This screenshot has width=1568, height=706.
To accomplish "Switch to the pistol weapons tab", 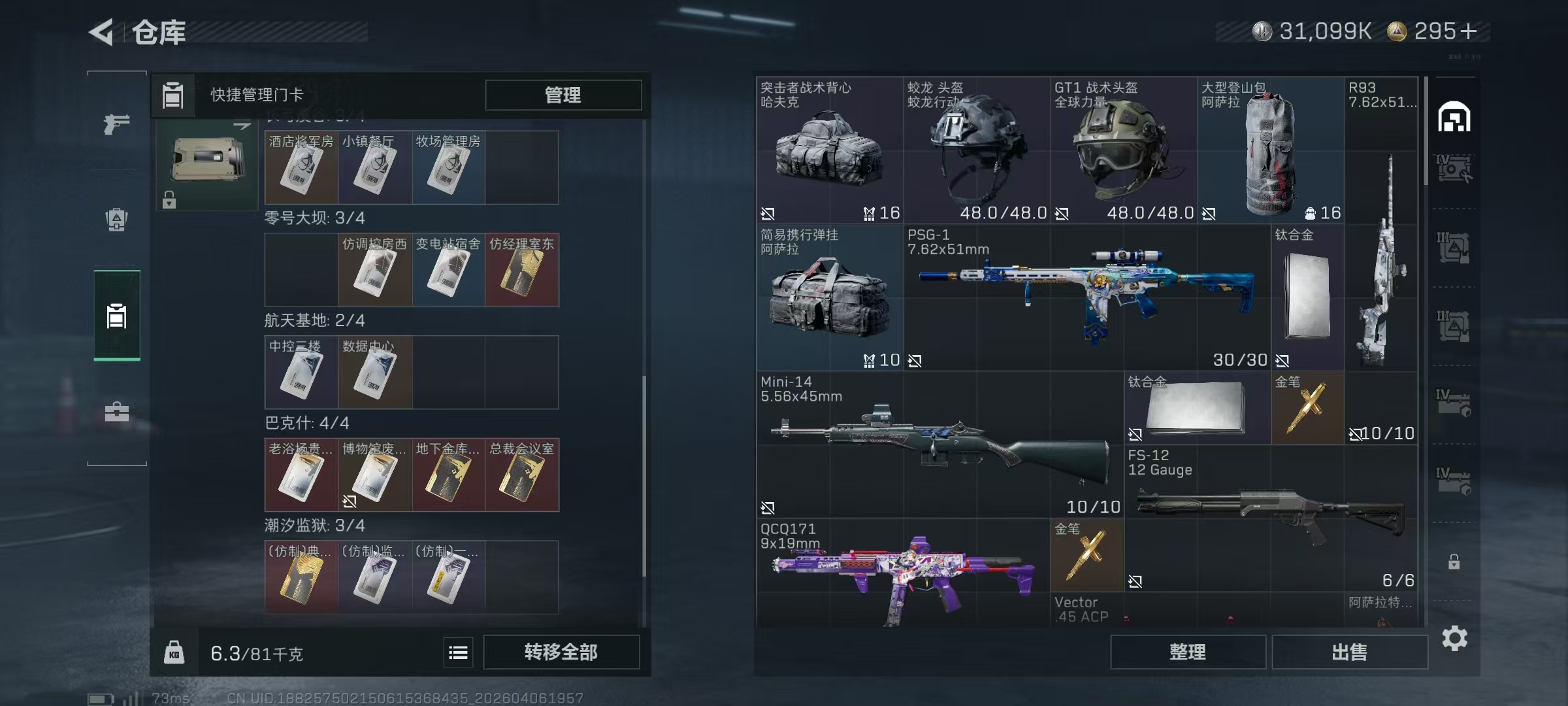I will [x=116, y=124].
